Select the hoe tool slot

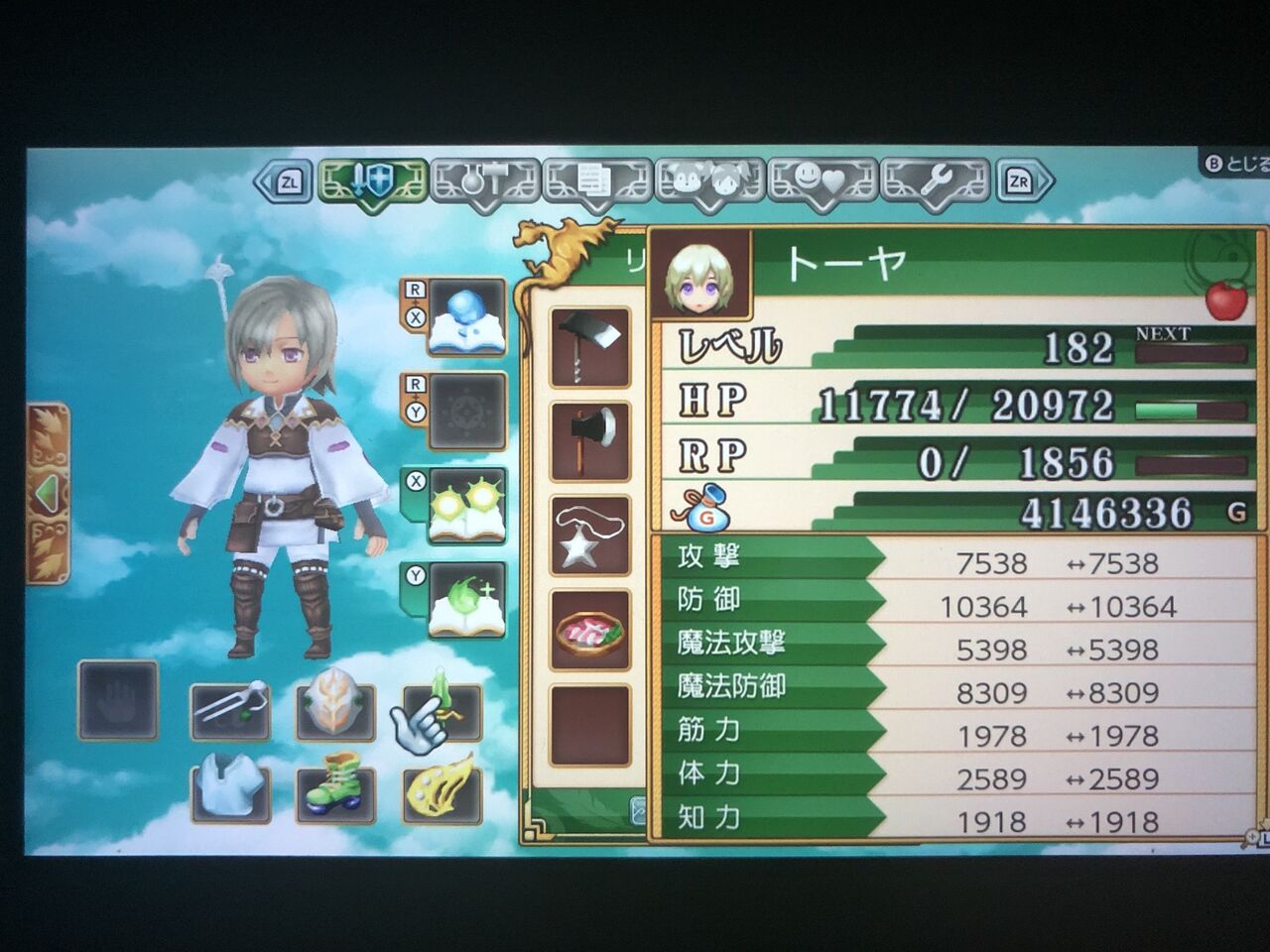point(590,346)
